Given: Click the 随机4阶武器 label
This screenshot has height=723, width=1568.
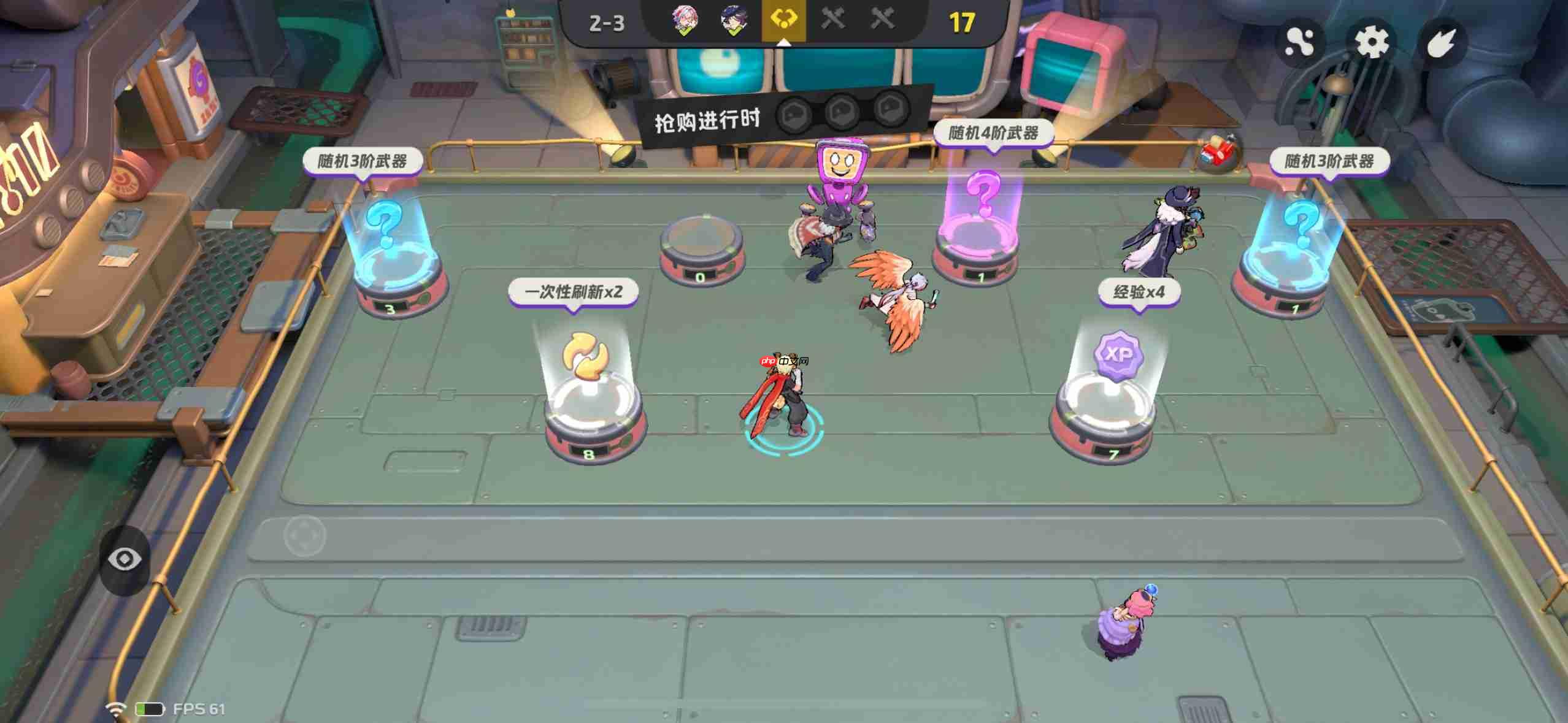Looking at the screenshot, I should coord(994,132).
